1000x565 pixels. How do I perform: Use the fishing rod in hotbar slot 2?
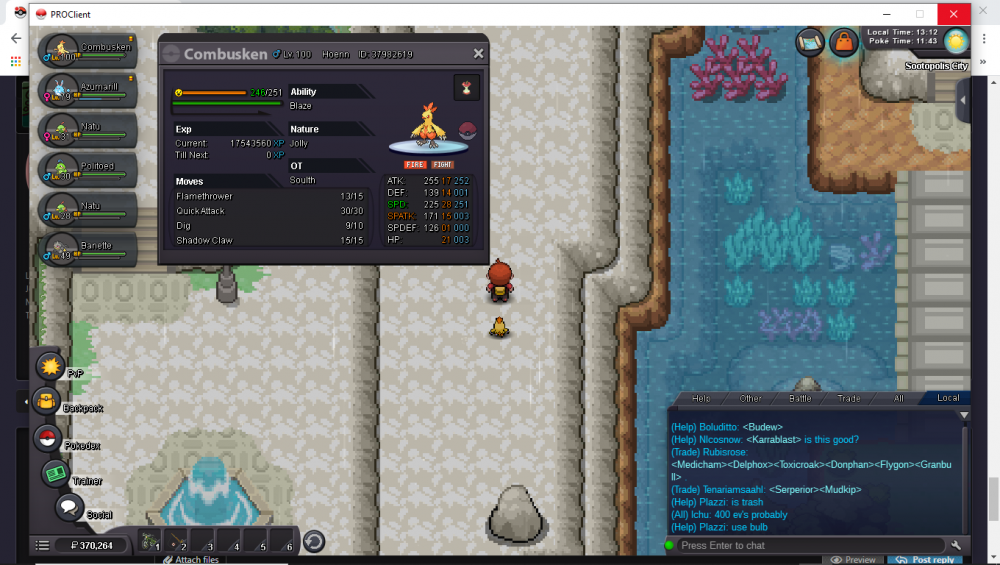coord(177,541)
